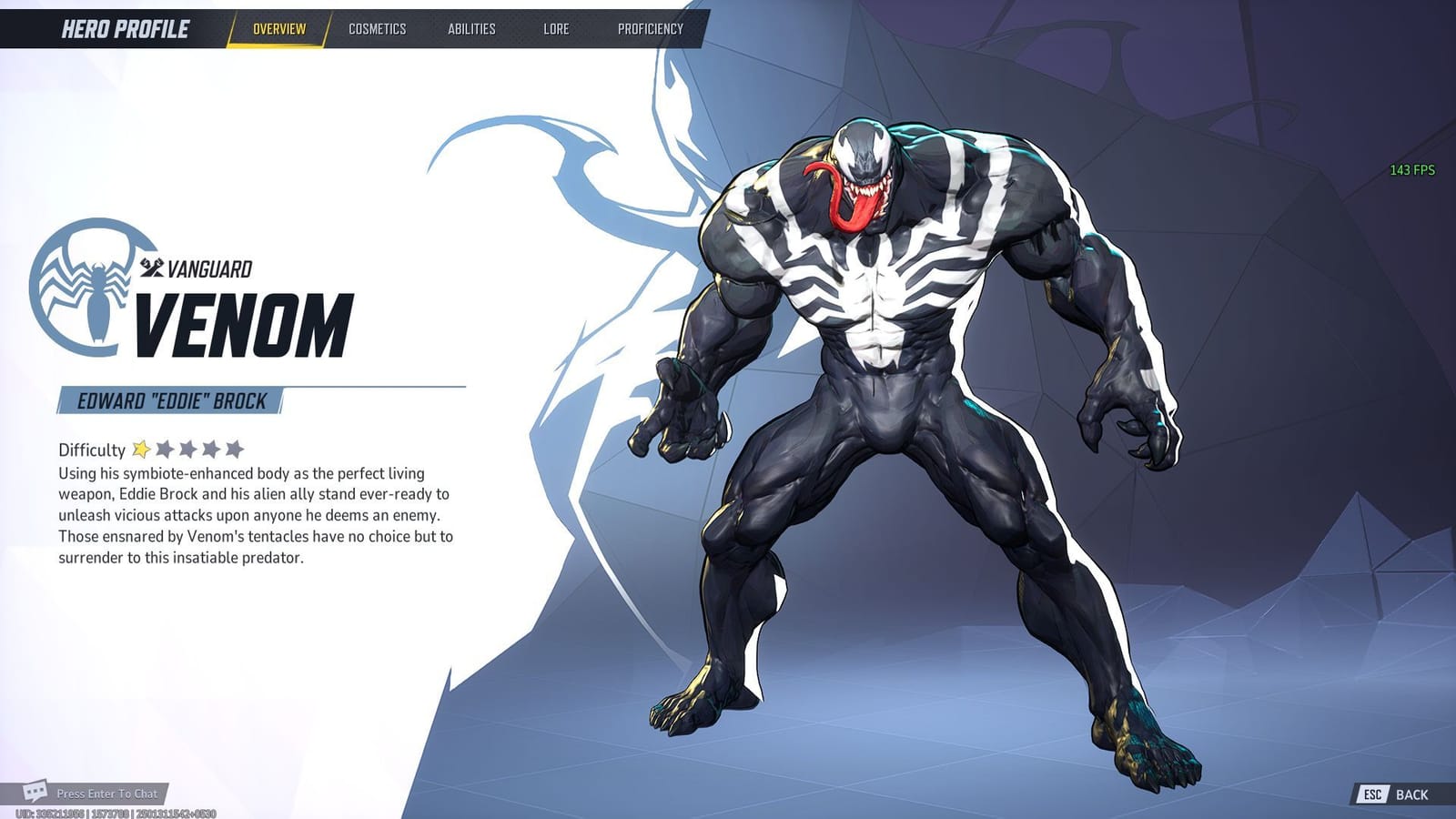
Task: Switch to the Lore tab
Action: click(x=556, y=28)
